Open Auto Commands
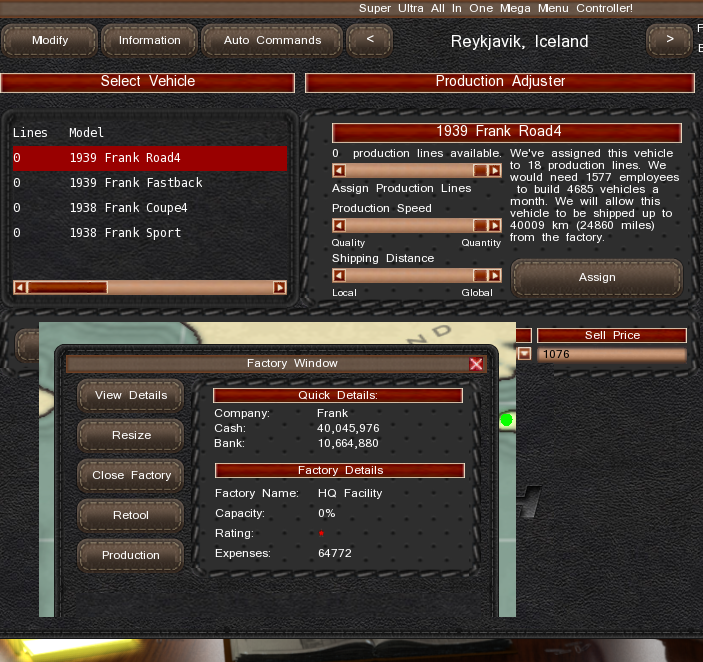The image size is (703, 662). [272, 41]
